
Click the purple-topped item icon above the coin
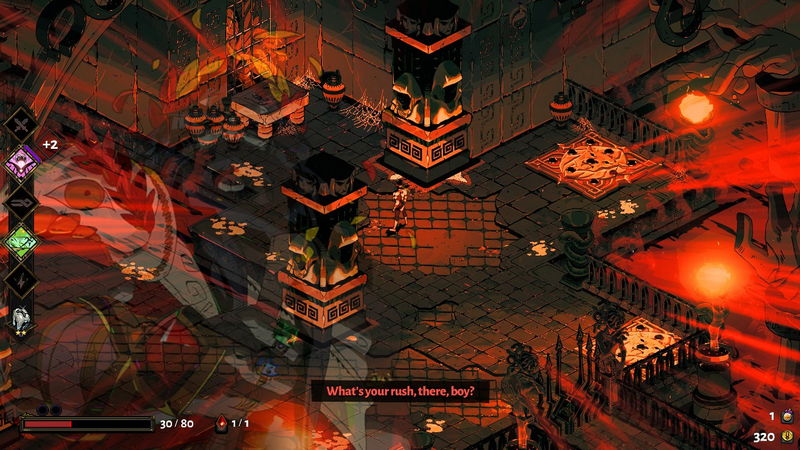pos(787,415)
